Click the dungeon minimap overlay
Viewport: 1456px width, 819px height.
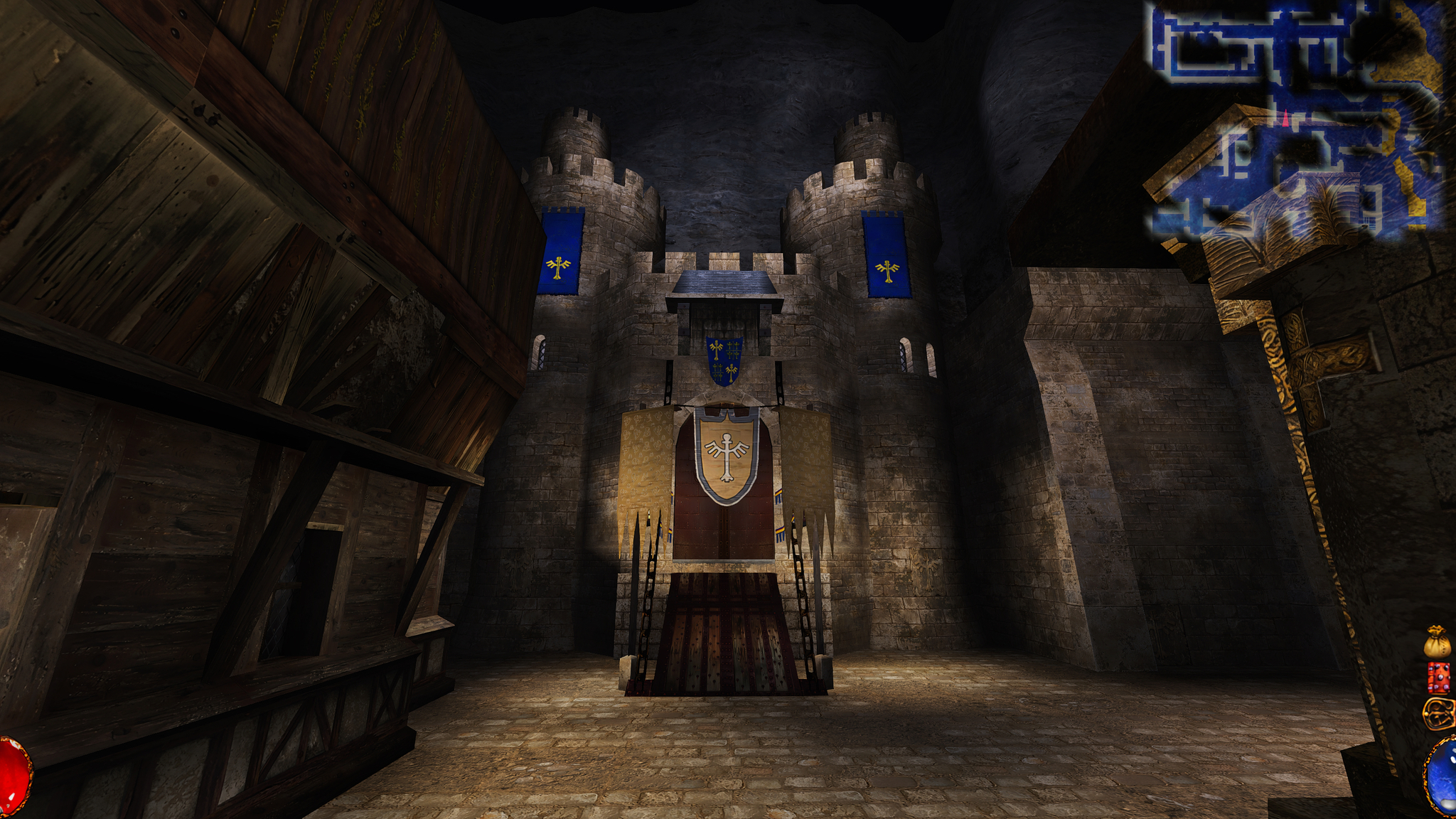point(1295,117)
